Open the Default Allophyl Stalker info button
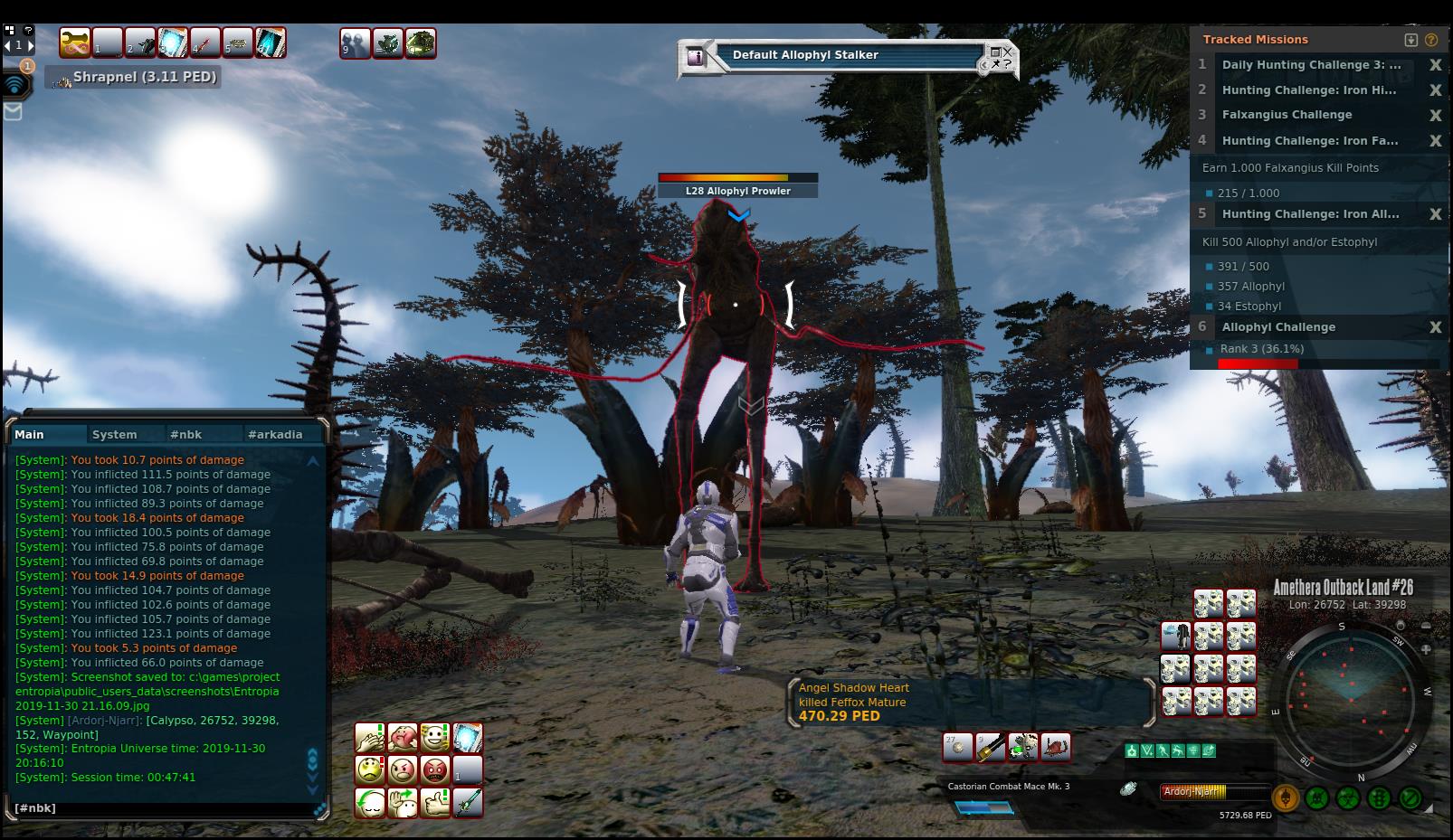This screenshot has width=1453, height=840. click(x=696, y=57)
